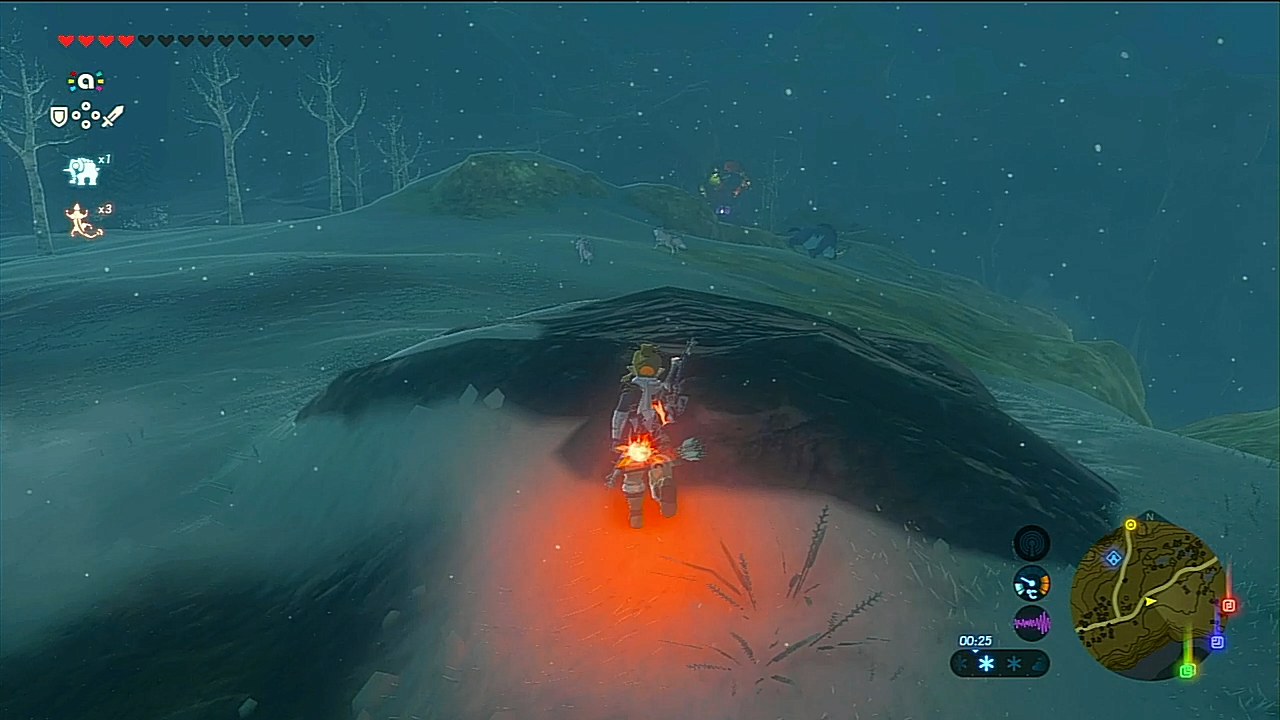This screenshot has height=720, width=1280.
Task: Open the circular minimap
Action: (1144, 600)
